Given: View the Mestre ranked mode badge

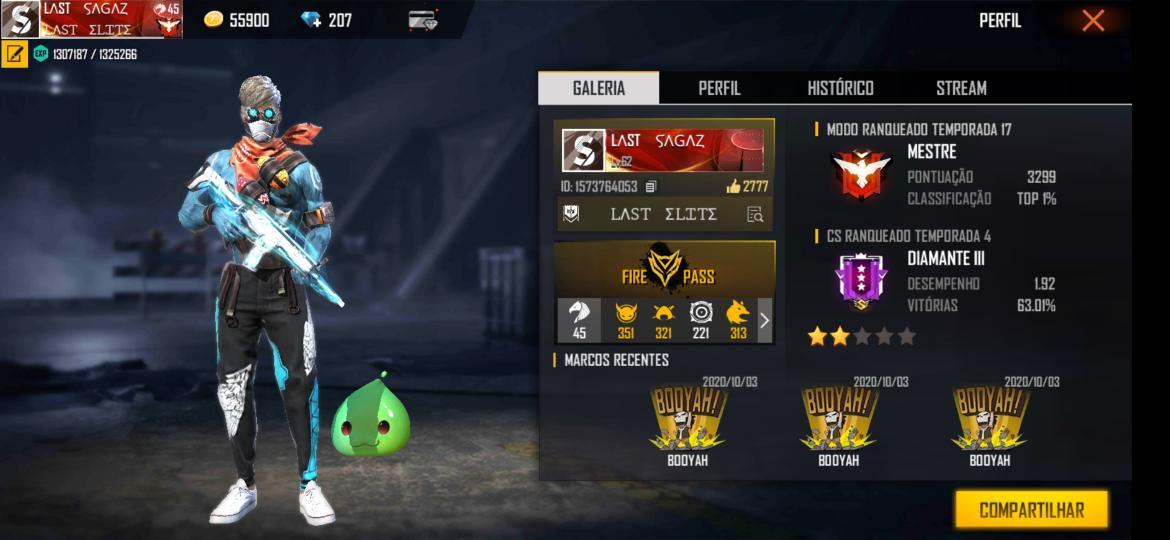Looking at the screenshot, I should tap(860, 174).
